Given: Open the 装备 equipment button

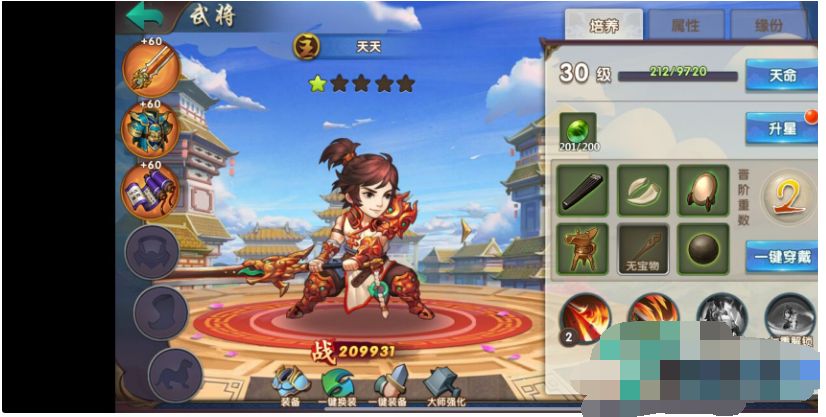Looking at the screenshot, I should click(292, 386).
